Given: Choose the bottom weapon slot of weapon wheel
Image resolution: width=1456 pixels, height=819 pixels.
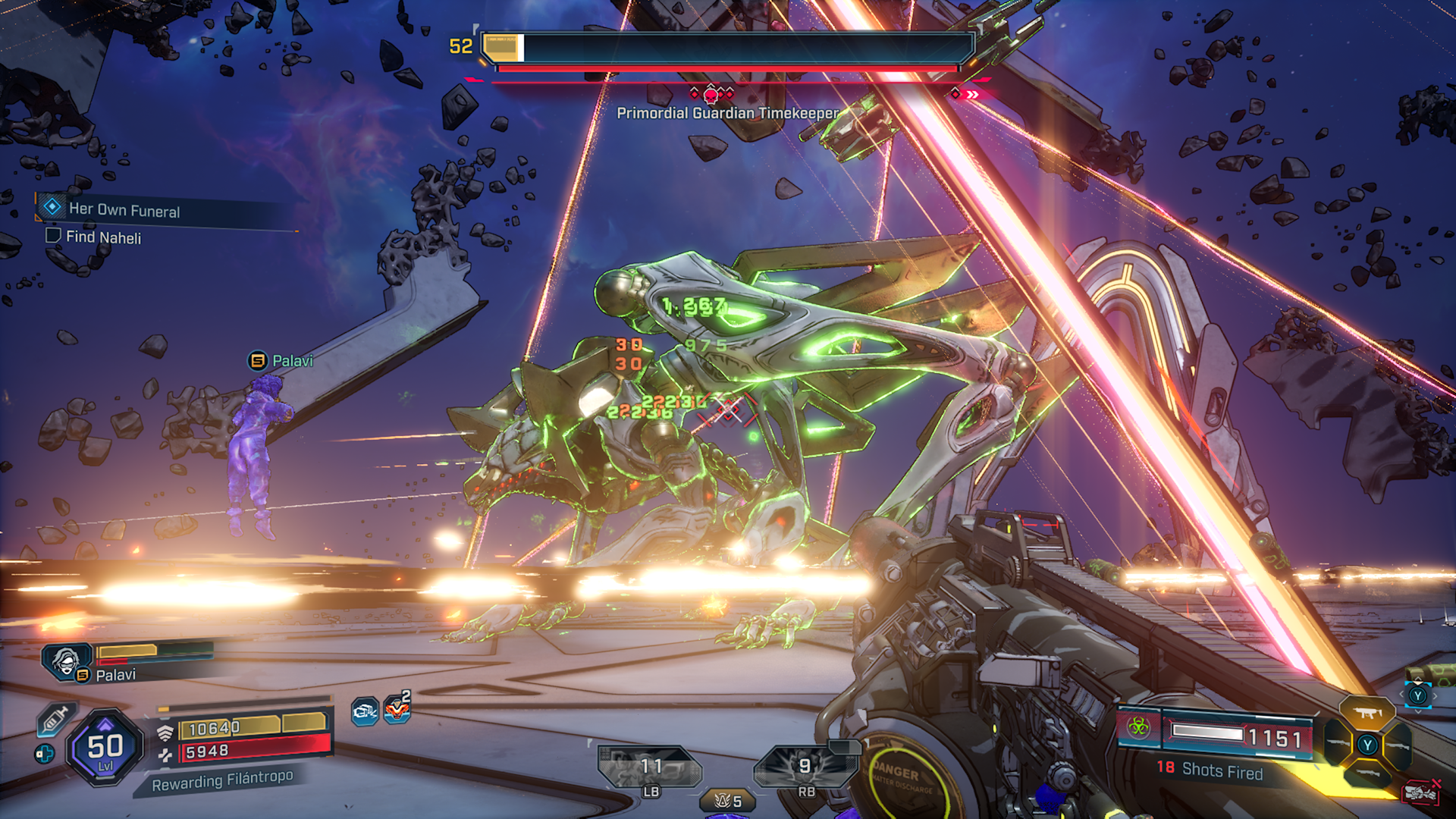Looking at the screenshot, I should coord(1367,774).
